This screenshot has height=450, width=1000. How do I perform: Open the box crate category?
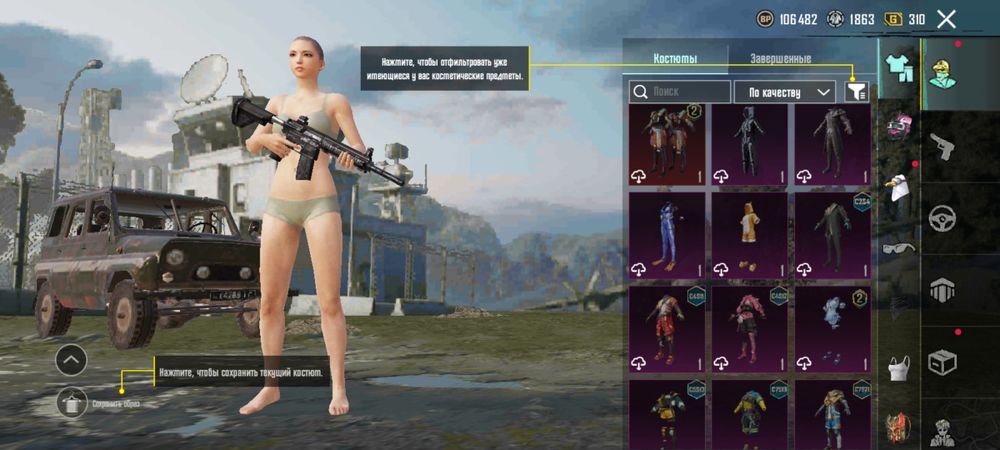click(x=942, y=360)
